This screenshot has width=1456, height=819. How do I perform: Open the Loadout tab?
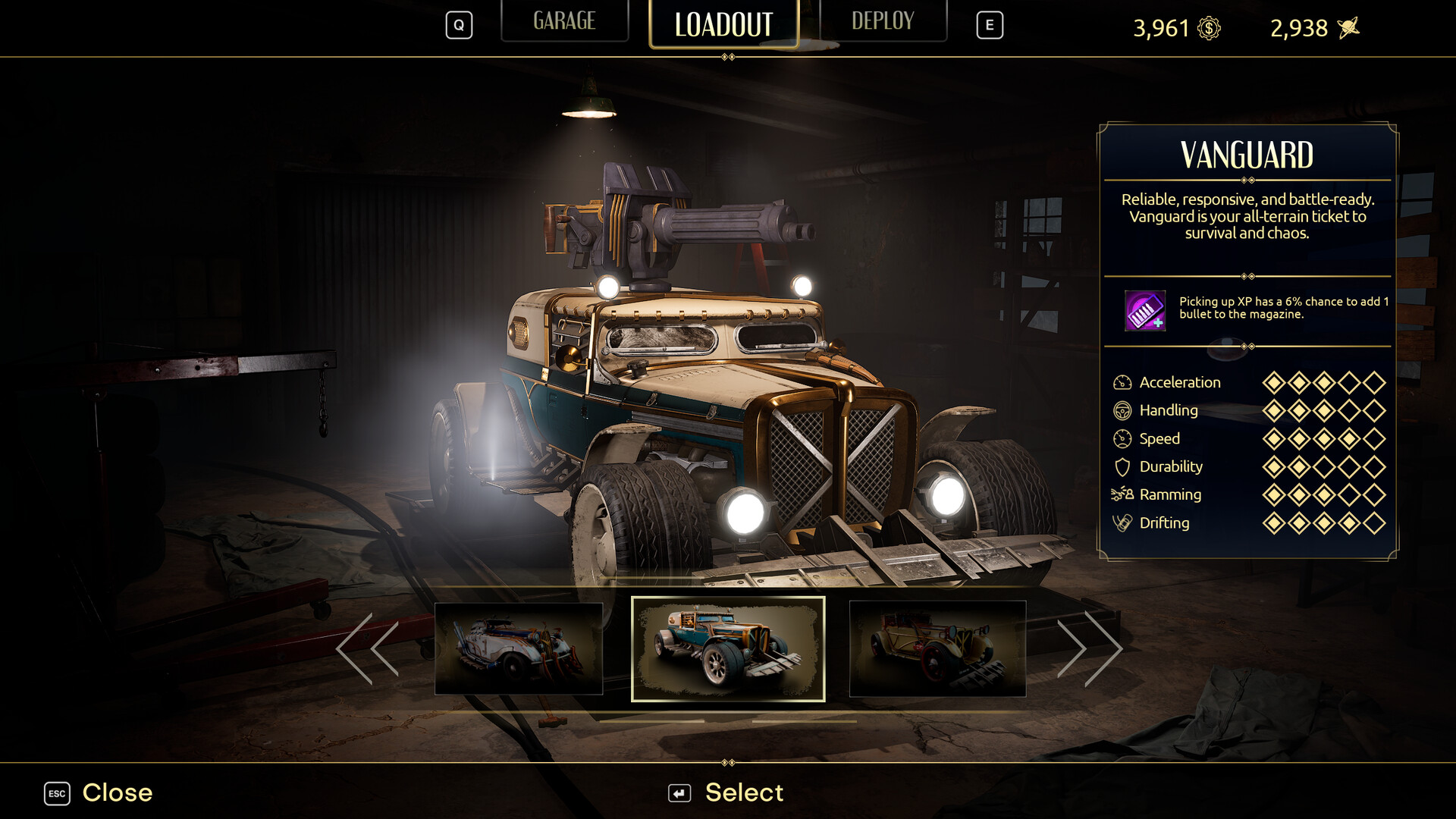click(723, 24)
